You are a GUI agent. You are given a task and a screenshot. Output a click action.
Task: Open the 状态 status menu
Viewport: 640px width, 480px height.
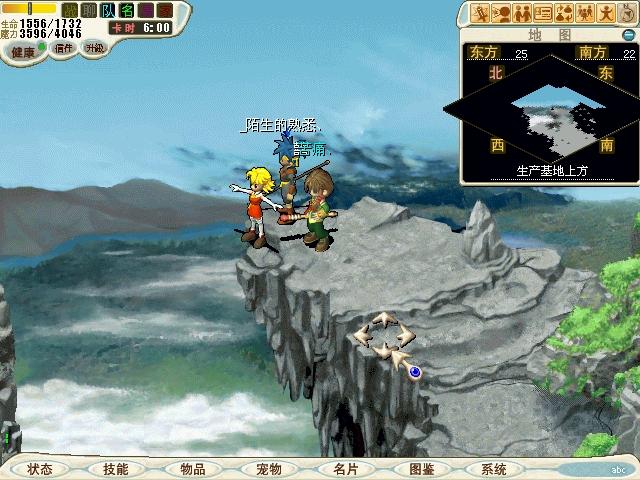click(x=40, y=469)
